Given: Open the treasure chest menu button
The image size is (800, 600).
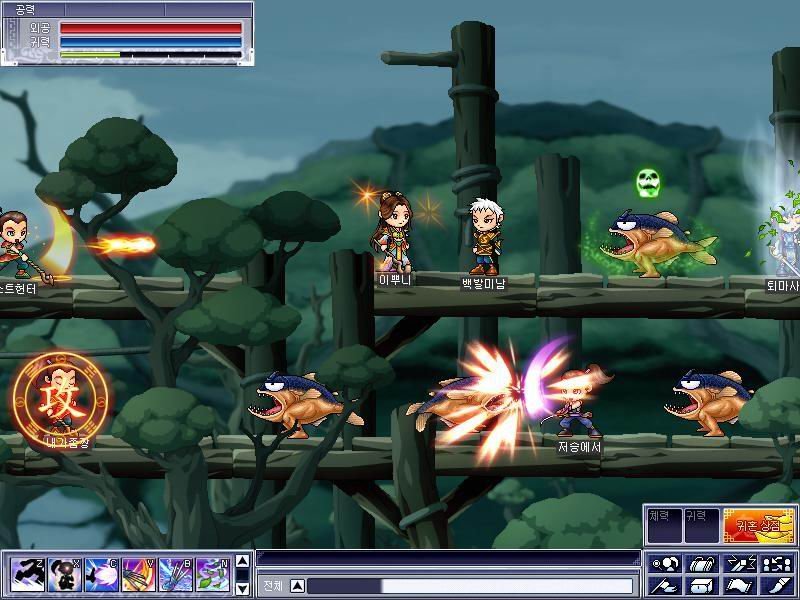Looking at the screenshot, I should coord(701,586).
